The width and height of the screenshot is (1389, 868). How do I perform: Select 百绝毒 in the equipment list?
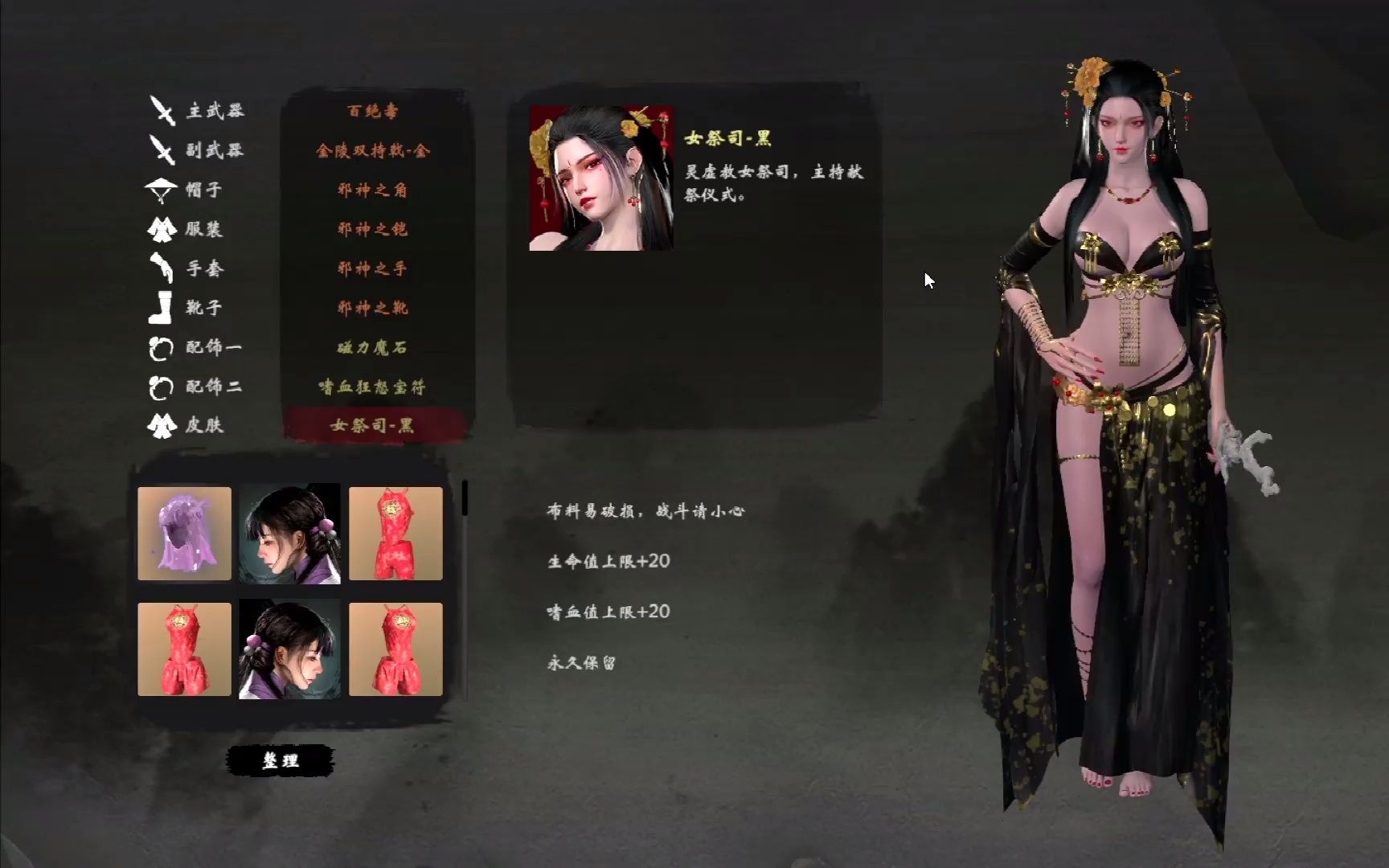click(x=375, y=111)
